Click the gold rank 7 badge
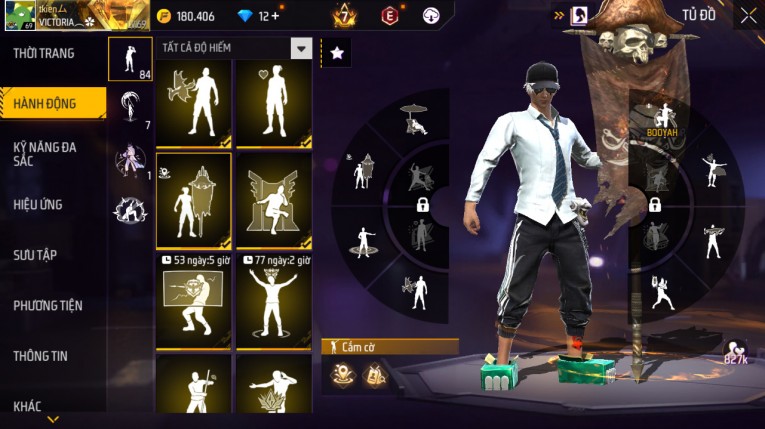The height and width of the screenshot is (429, 765). click(x=344, y=16)
